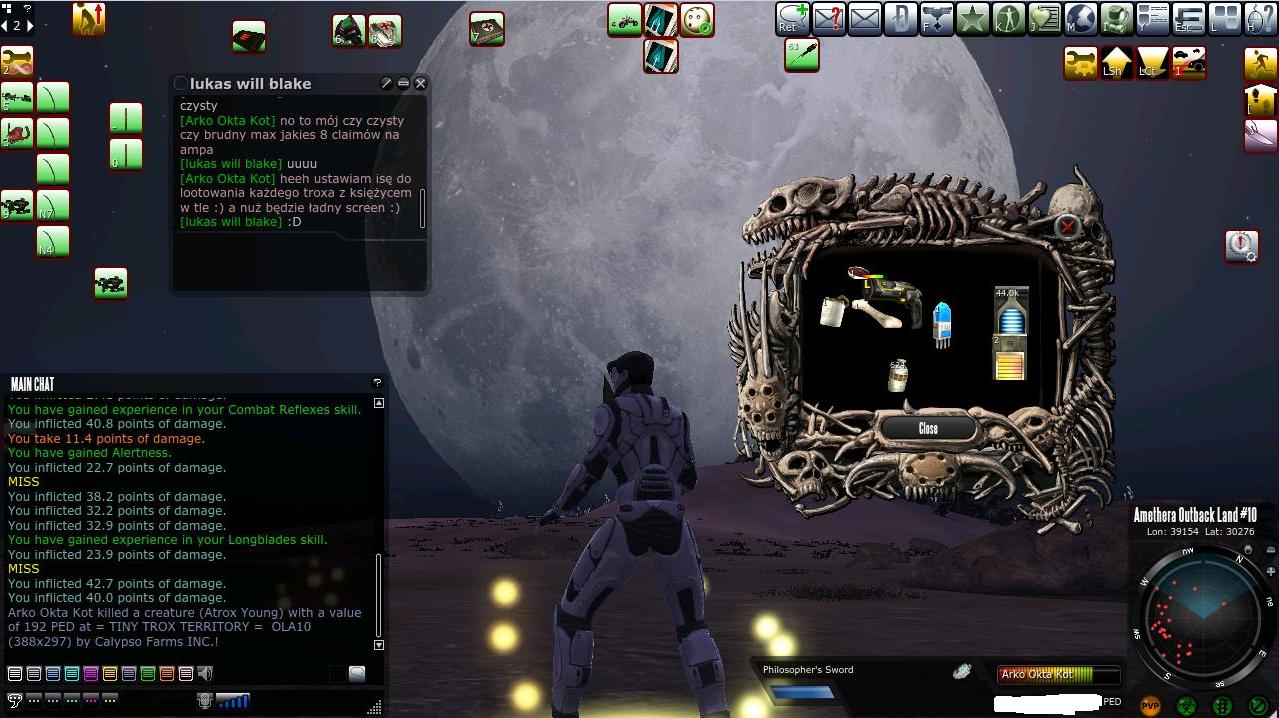The width and height of the screenshot is (1279, 718).
Task: Open the mail envelope icon in top toolbar
Action: [x=864, y=18]
